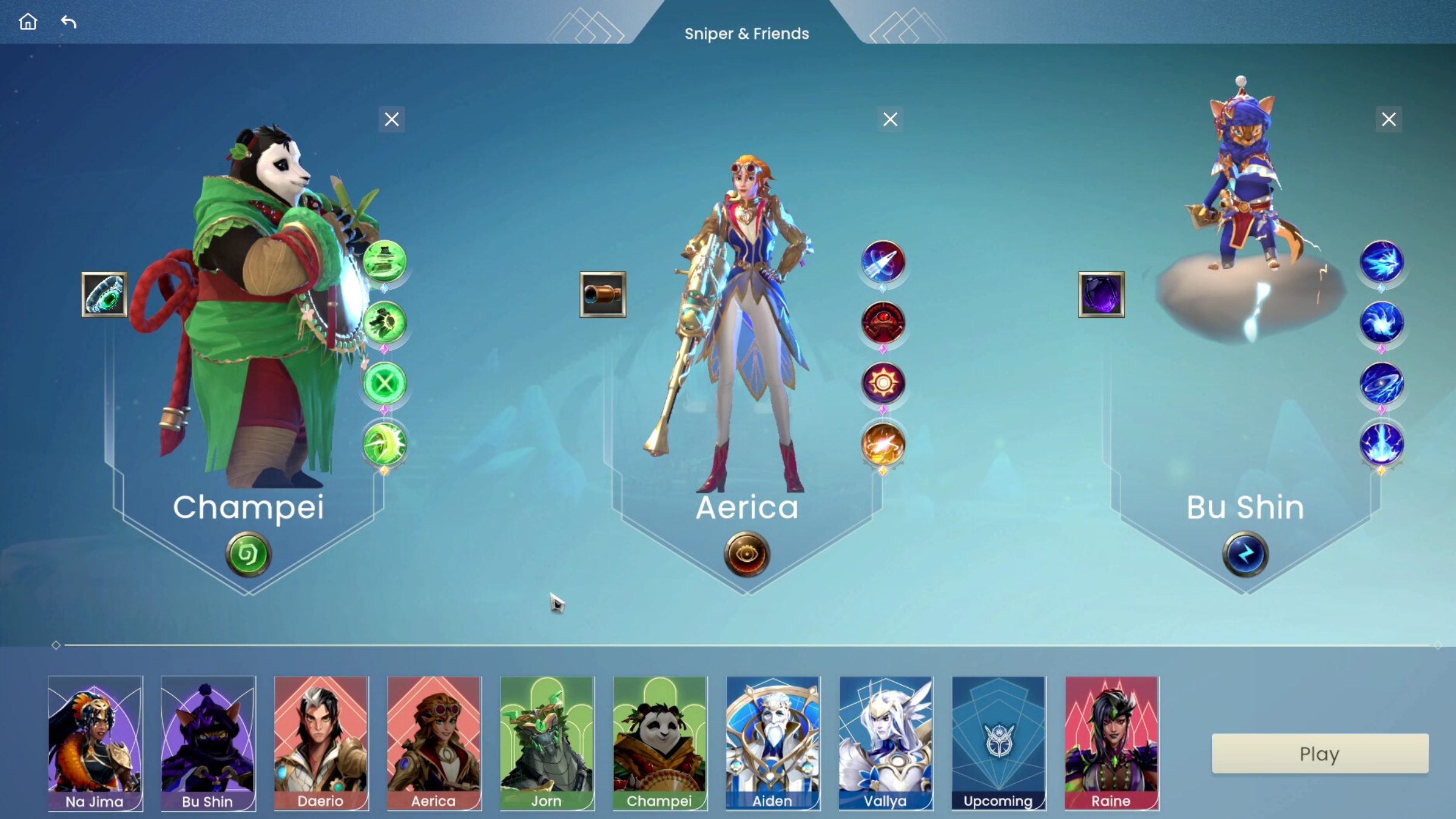The image size is (1456, 819).
Task: Select Aerica's orange eye emblem below name
Action: pyautogui.click(x=747, y=554)
